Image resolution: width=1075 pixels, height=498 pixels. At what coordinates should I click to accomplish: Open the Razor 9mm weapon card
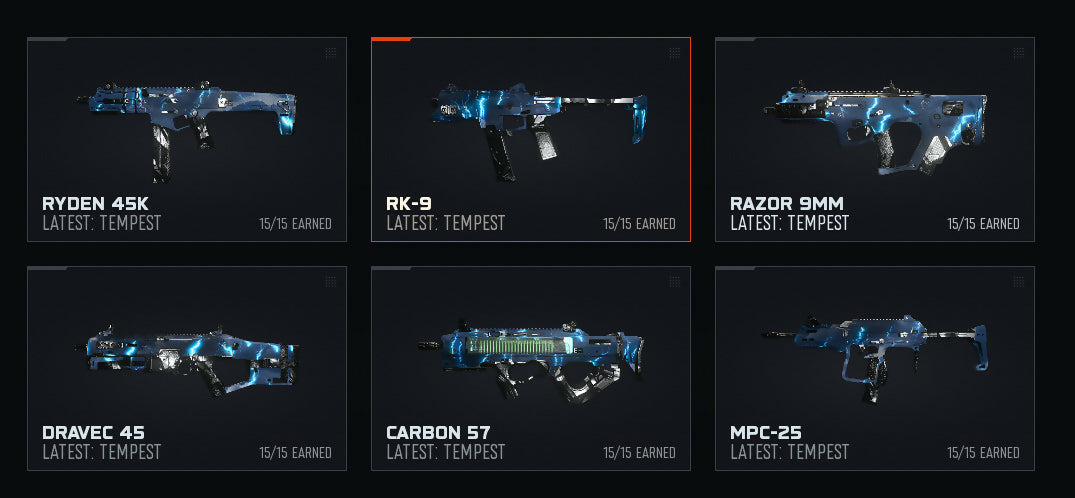874,139
